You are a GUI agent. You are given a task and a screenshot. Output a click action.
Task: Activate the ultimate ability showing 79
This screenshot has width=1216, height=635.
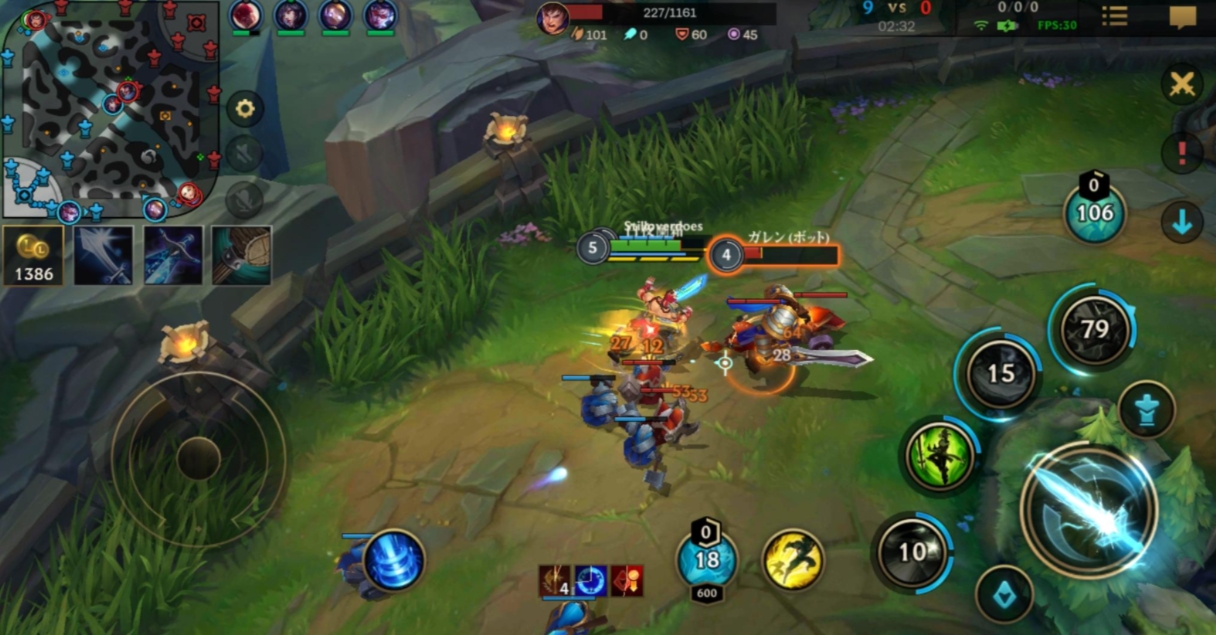pos(1095,328)
